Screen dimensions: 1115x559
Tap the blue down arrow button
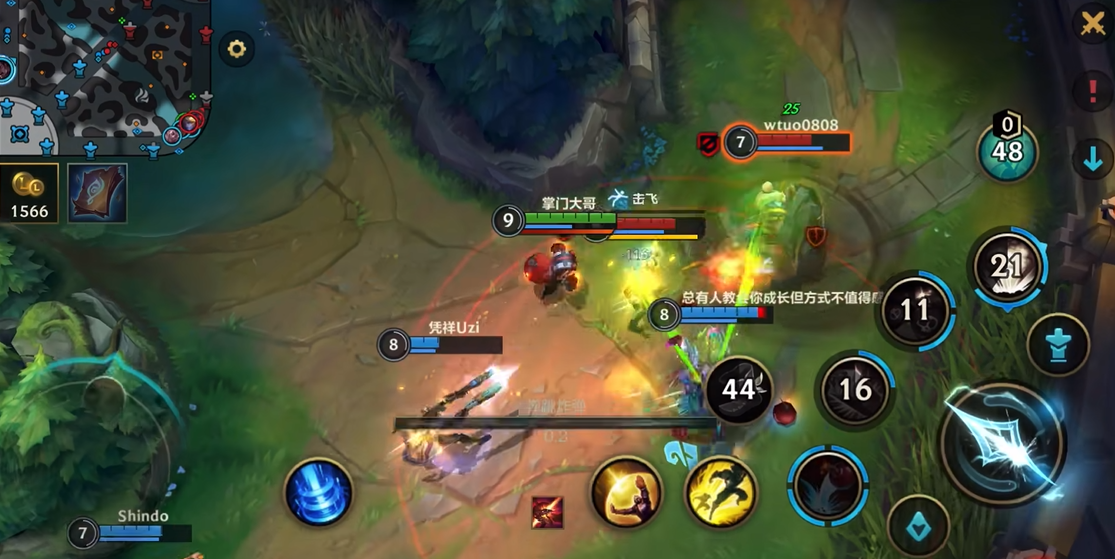(1092, 159)
